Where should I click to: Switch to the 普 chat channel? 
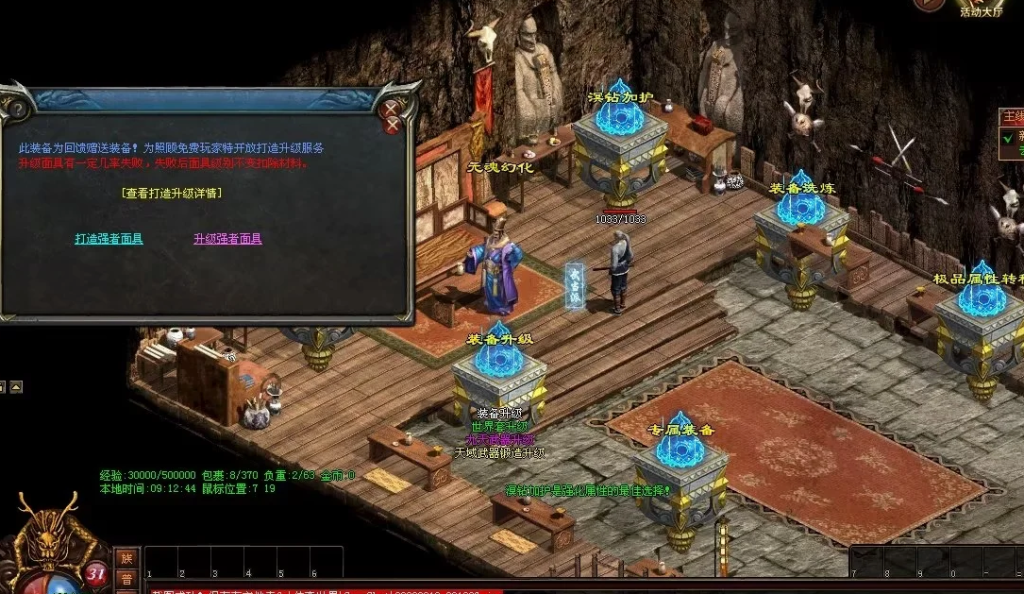[x=127, y=579]
